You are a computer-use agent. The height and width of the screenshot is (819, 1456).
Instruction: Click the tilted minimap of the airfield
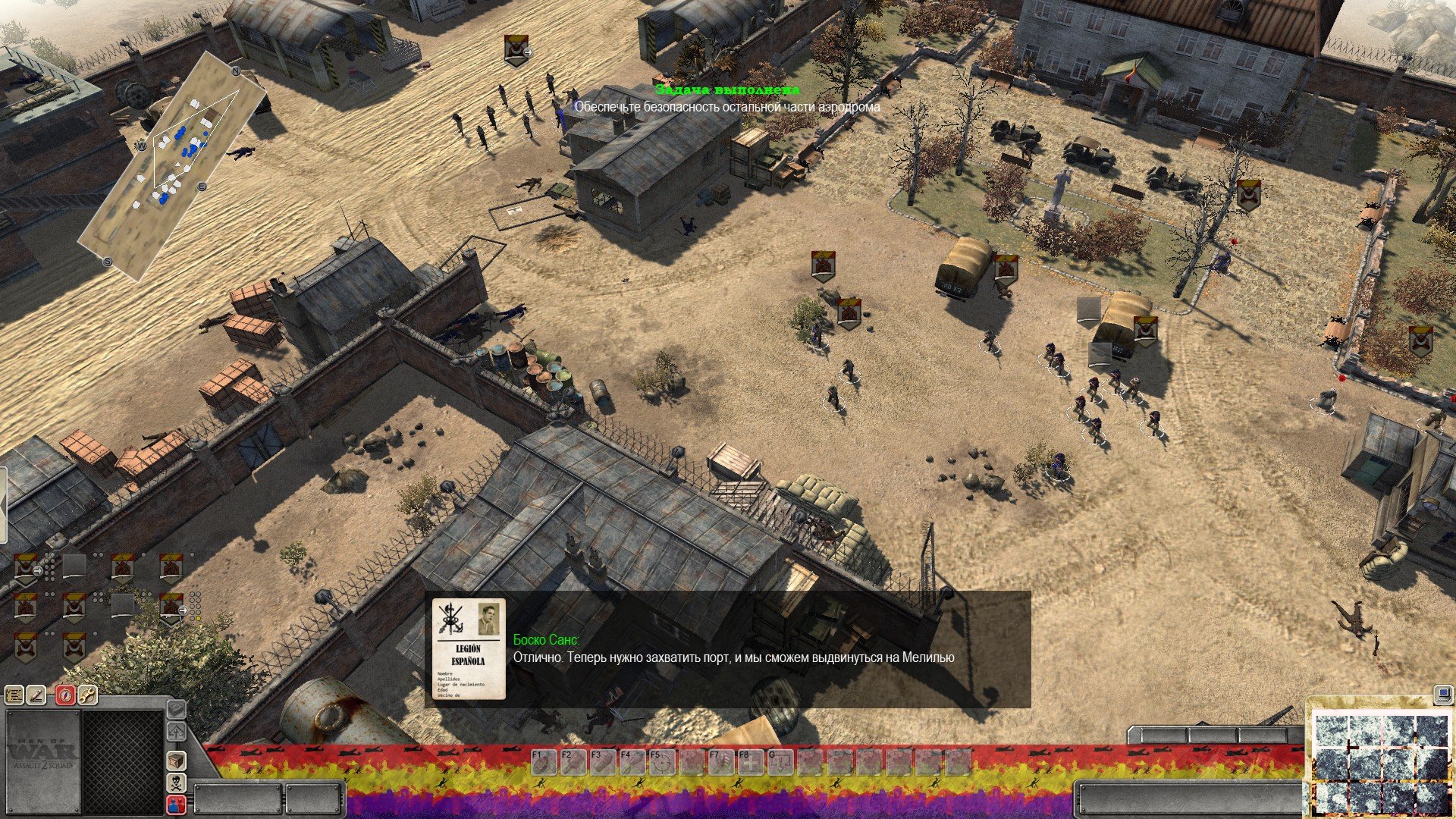[x=173, y=165]
